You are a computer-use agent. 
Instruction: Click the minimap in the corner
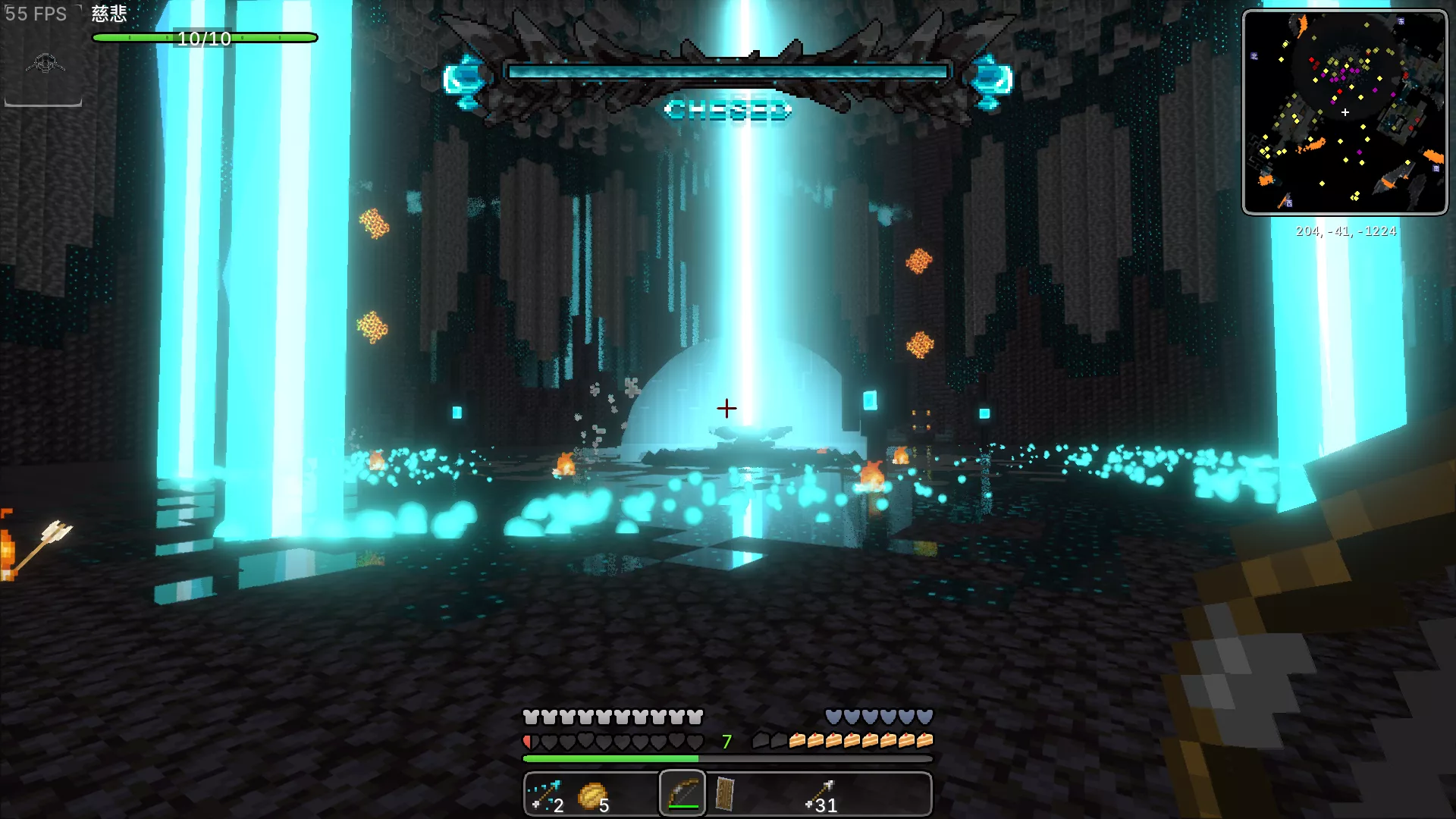coord(1345,112)
